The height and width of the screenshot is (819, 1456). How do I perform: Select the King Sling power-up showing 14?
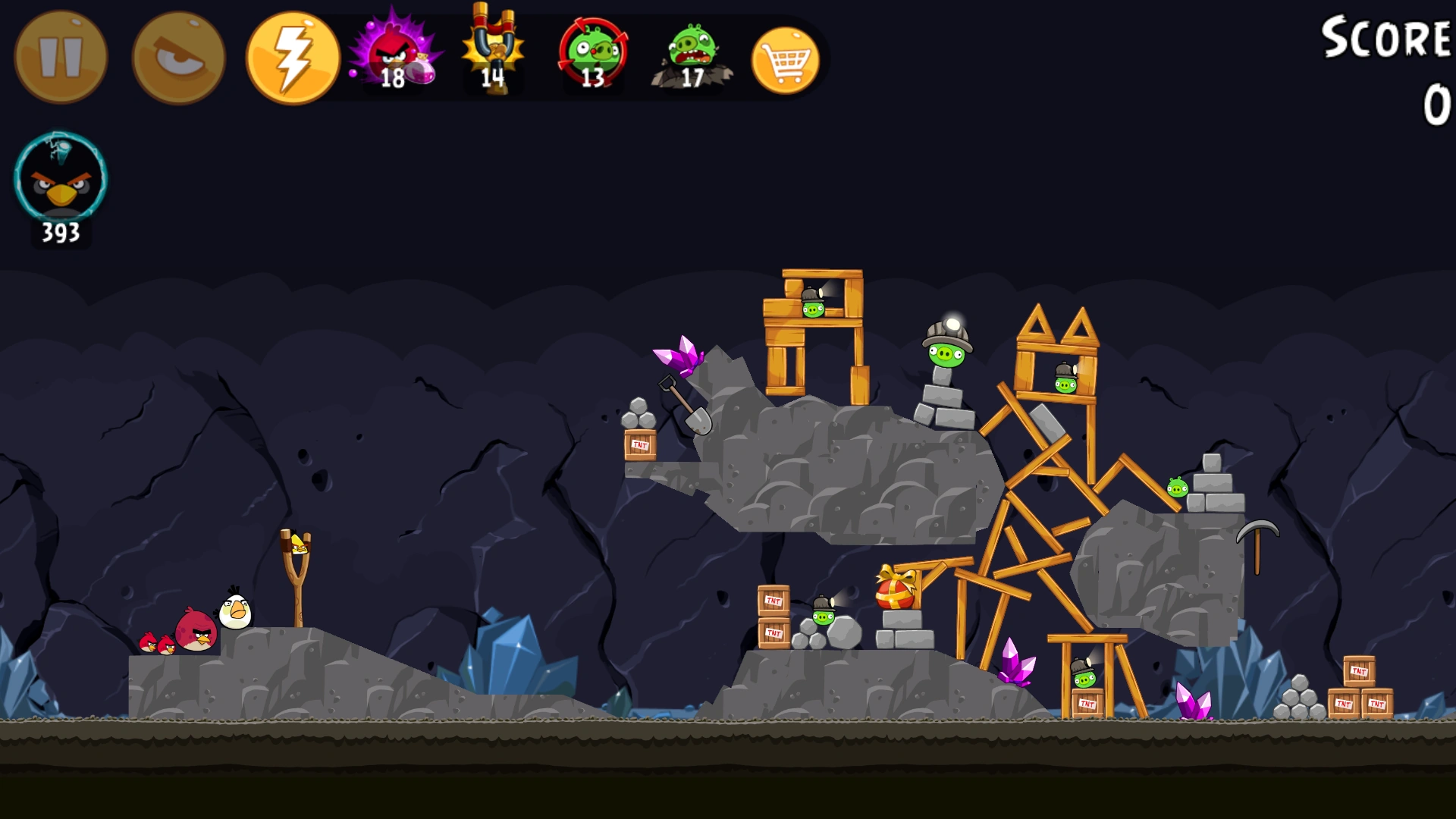click(493, 55)
